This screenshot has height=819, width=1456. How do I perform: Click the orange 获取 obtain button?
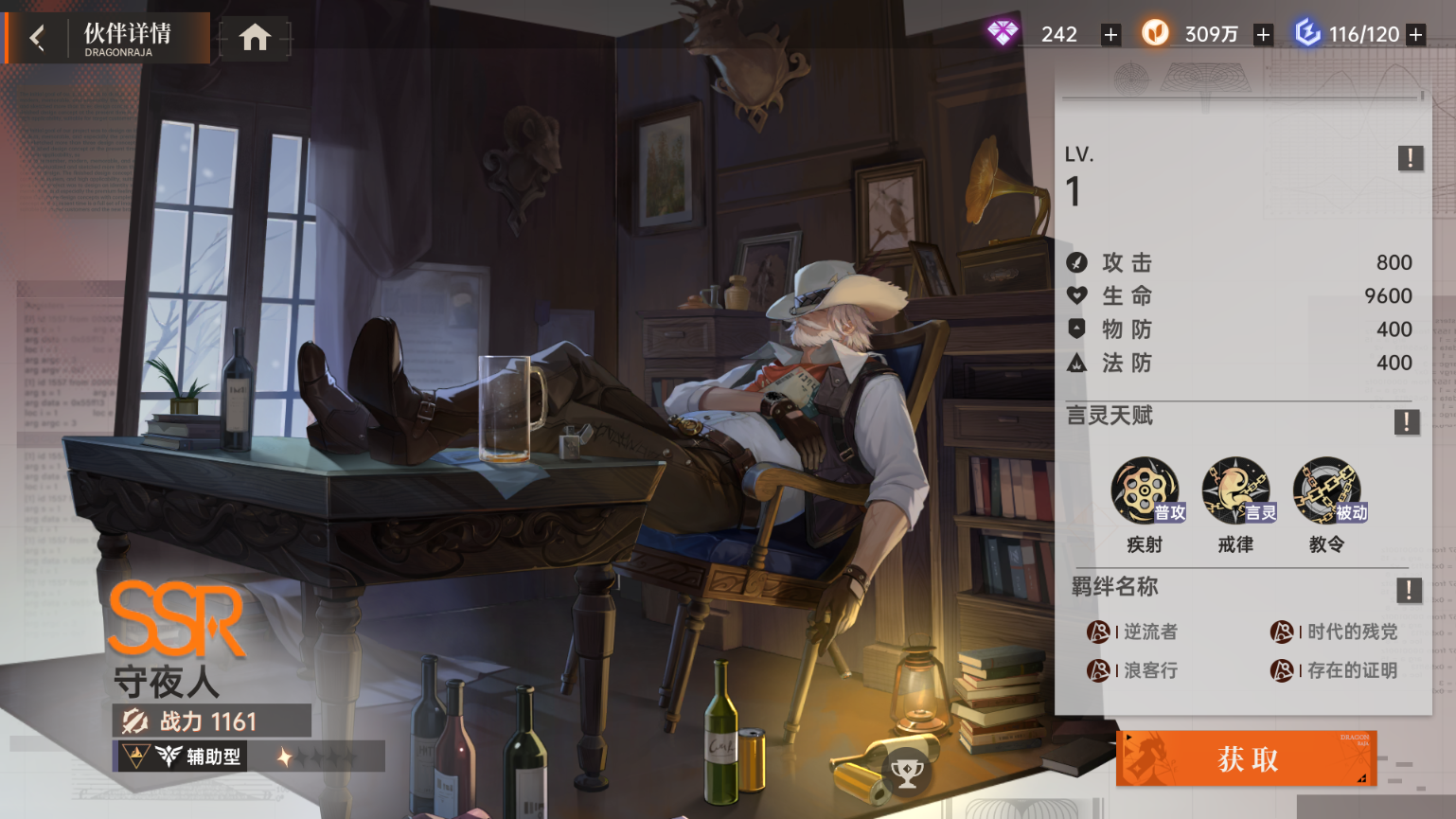click(x=1246, y=758)
